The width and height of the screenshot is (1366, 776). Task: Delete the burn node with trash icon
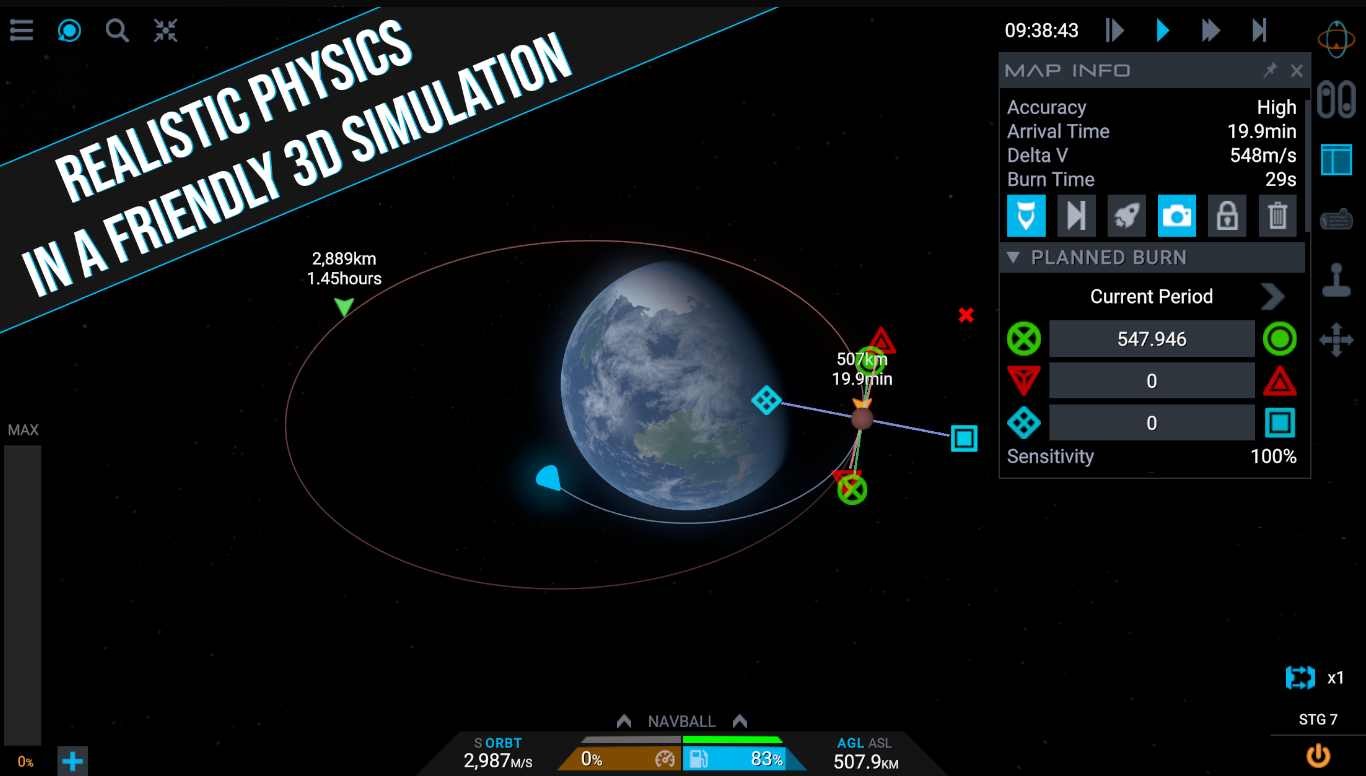(x=1277, y=215)
